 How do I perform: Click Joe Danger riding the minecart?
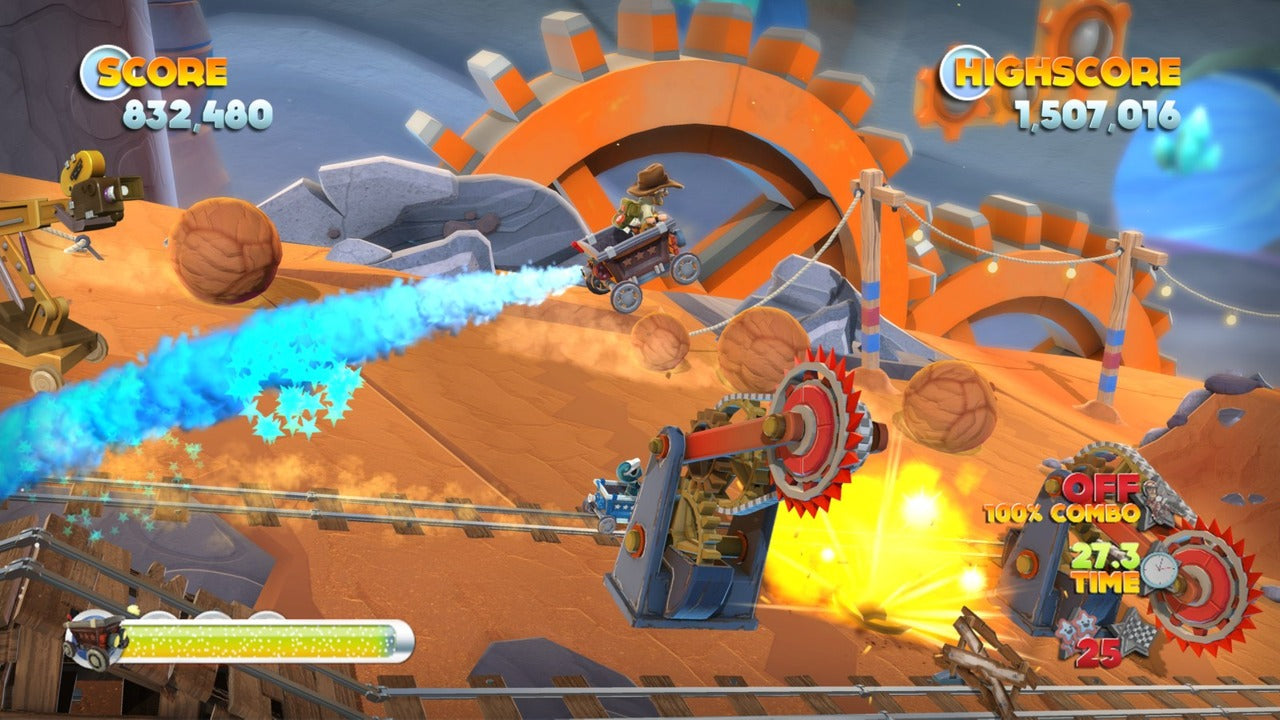tap(640, 240)
